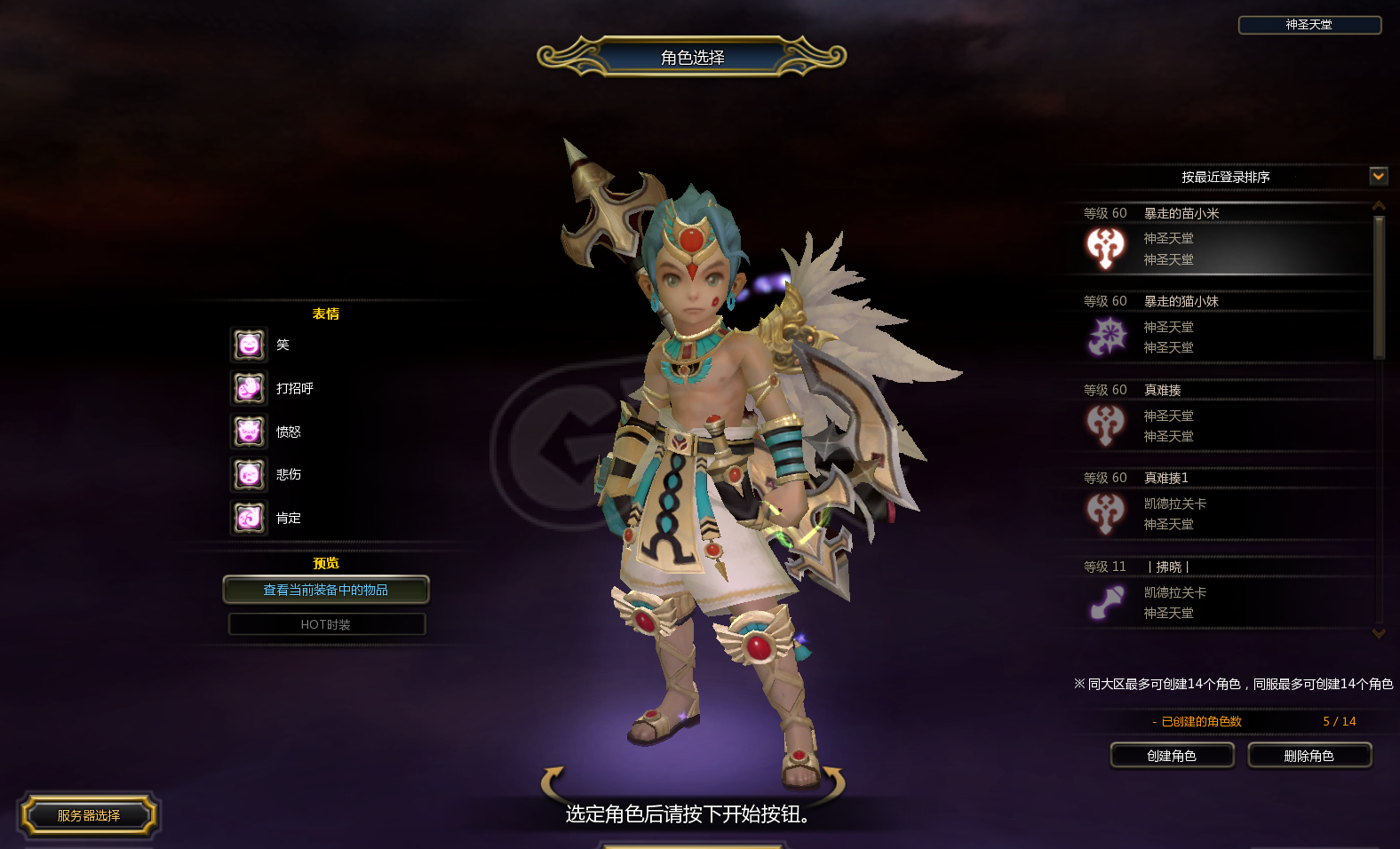Click the 创建角色 create character button

point(1172,756)
